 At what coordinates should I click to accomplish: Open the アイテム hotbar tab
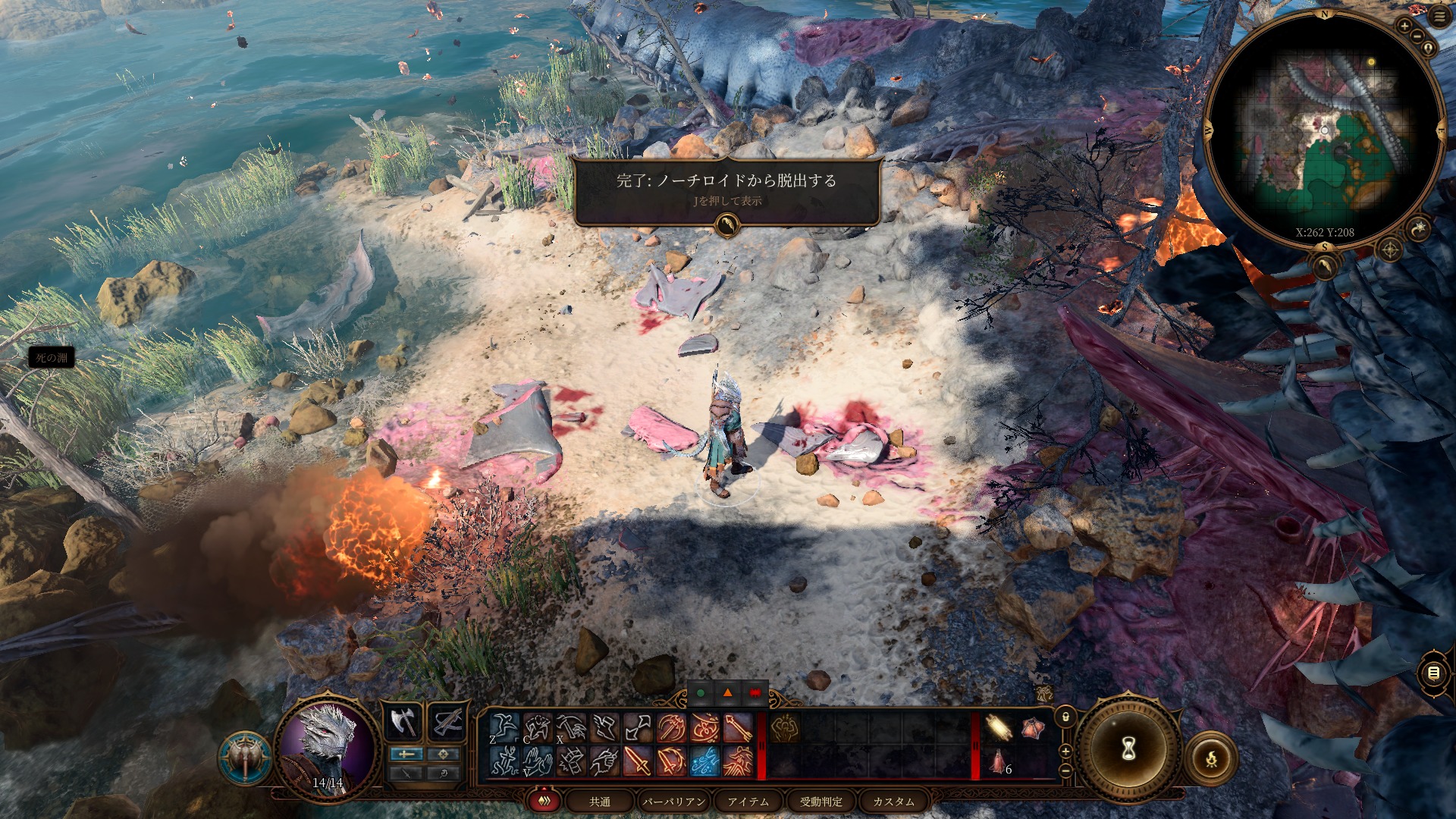pyautogui.click(x=748, y=802)
